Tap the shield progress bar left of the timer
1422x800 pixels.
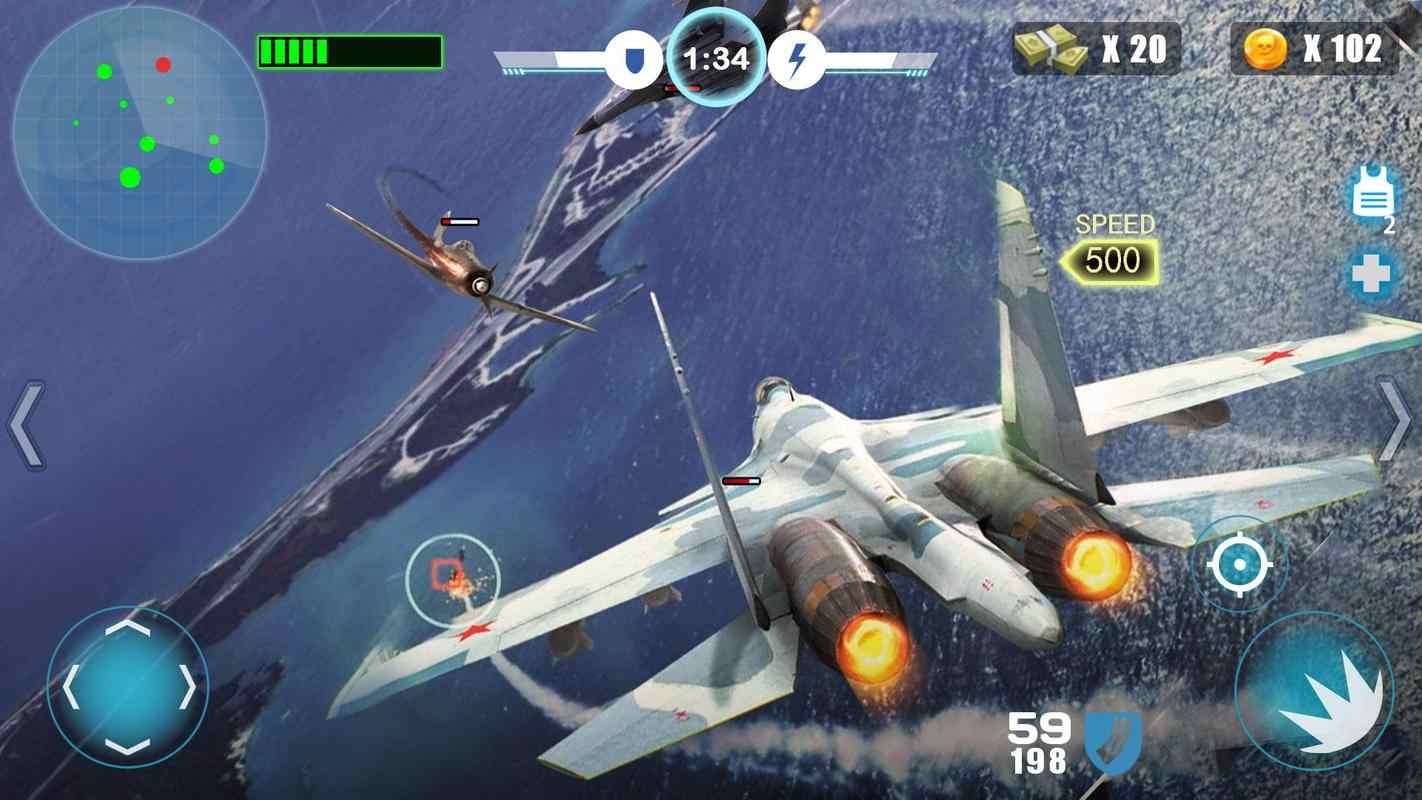pos(555,57)
